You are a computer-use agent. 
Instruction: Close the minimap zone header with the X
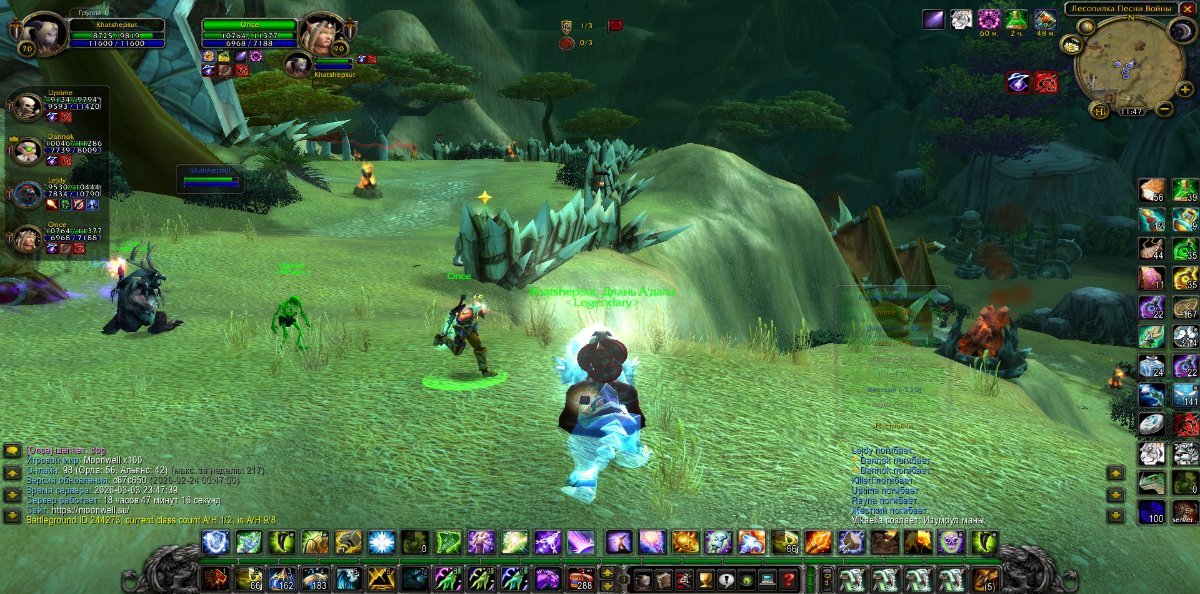point(1187,9)
